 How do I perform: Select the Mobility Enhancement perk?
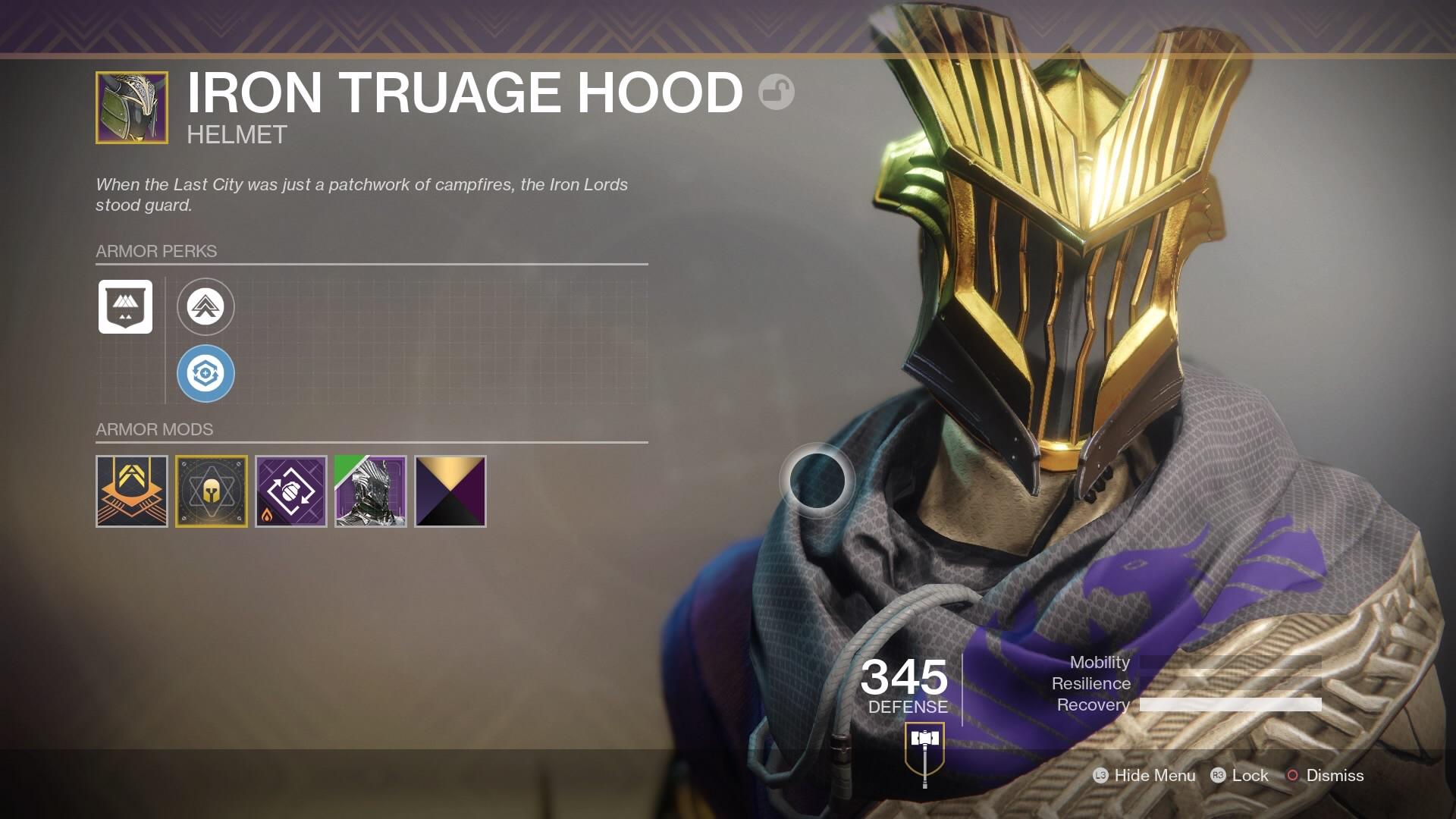tap(206, 307)
